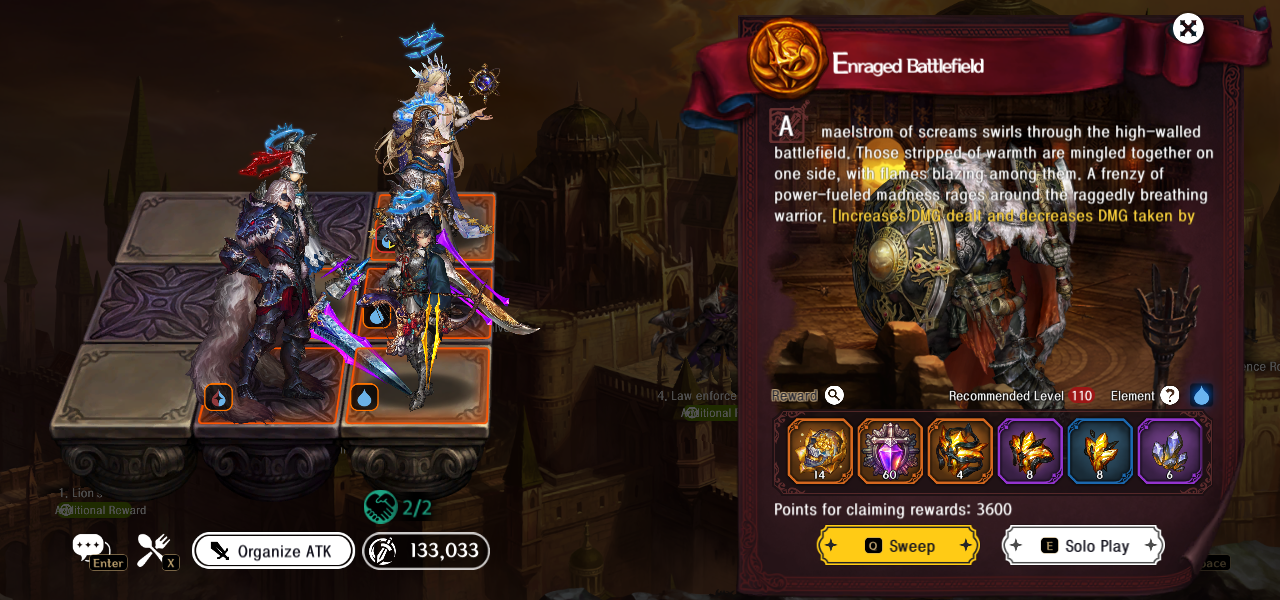The width and height of the screenshot is (1280, 600).
Task: View the purple gem cross reward
Action: pos(890,451)
